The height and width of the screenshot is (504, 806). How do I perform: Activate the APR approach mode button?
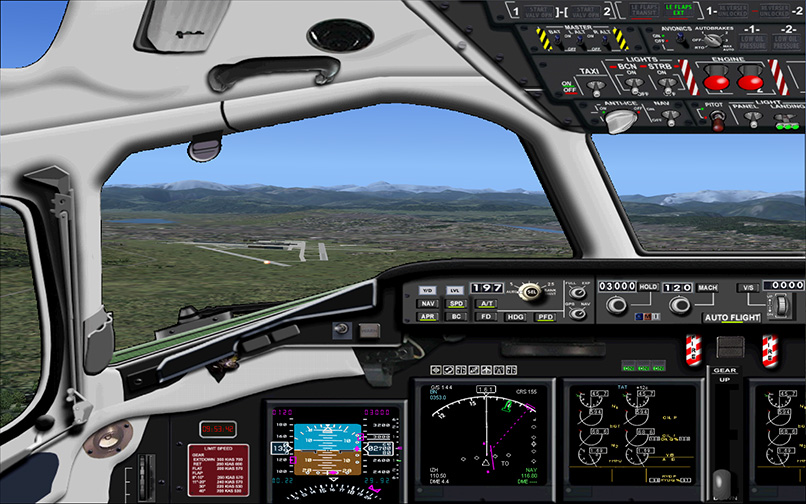tap(428, 317)
